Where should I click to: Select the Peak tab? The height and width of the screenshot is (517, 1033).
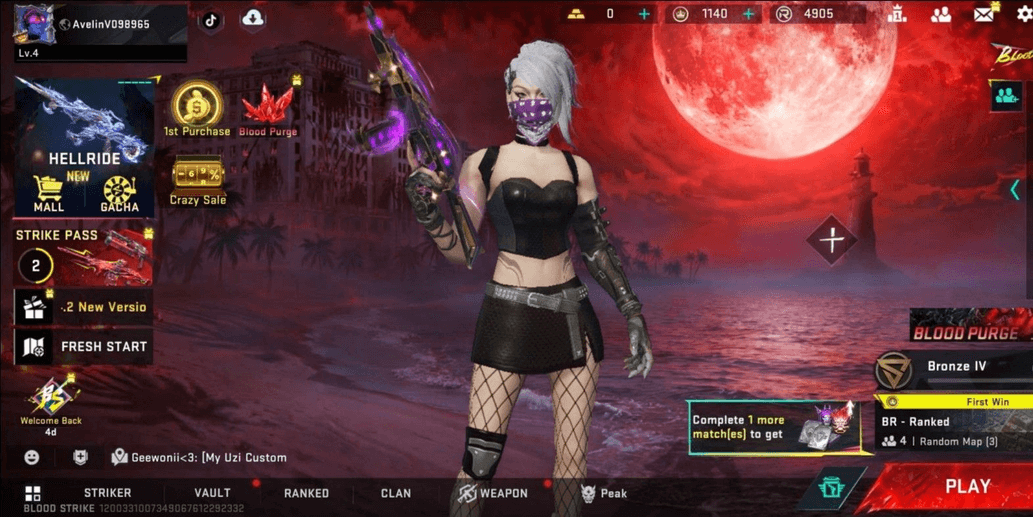point(604,493)
